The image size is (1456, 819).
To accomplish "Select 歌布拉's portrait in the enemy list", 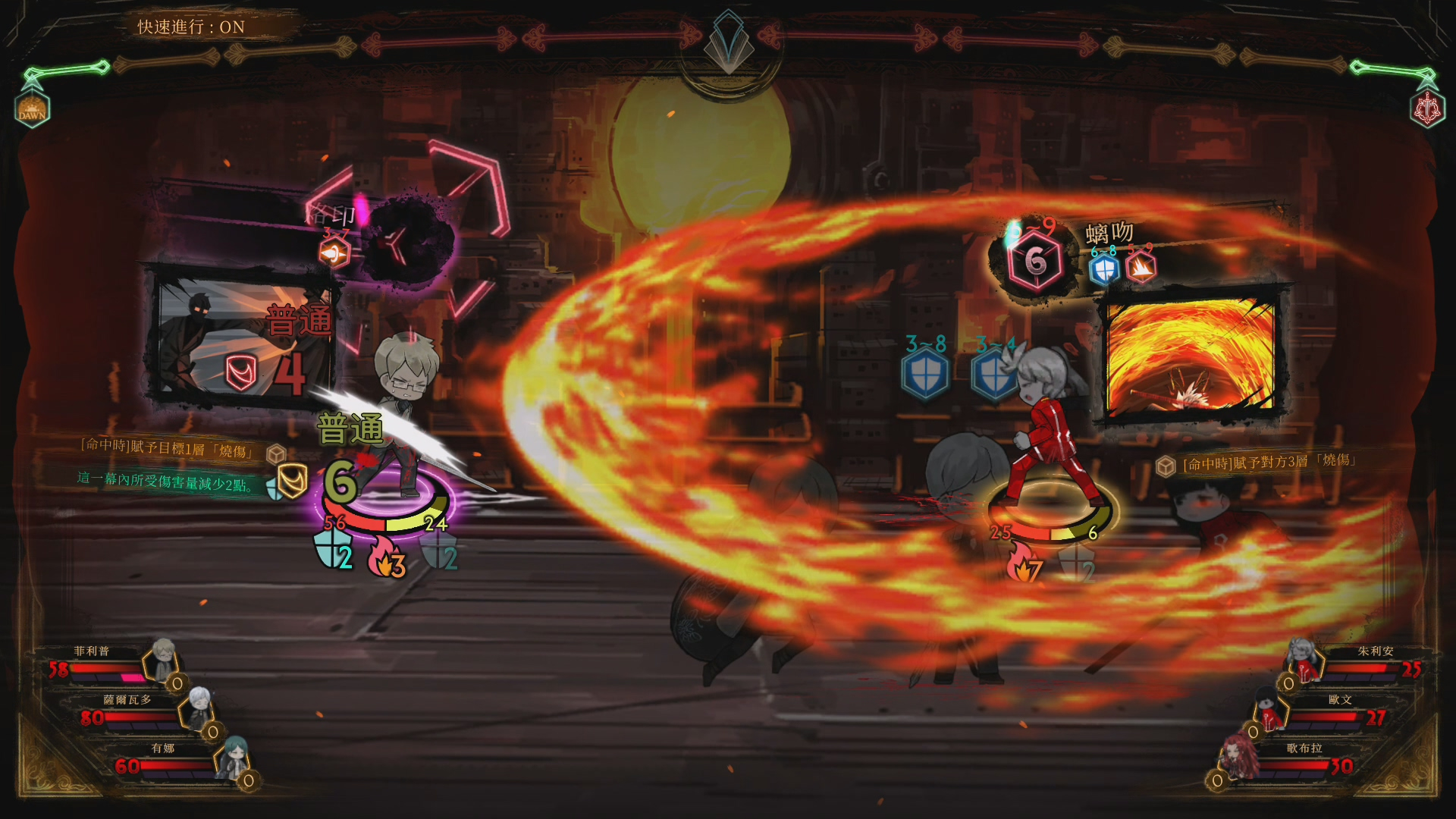I will 1236,756.
